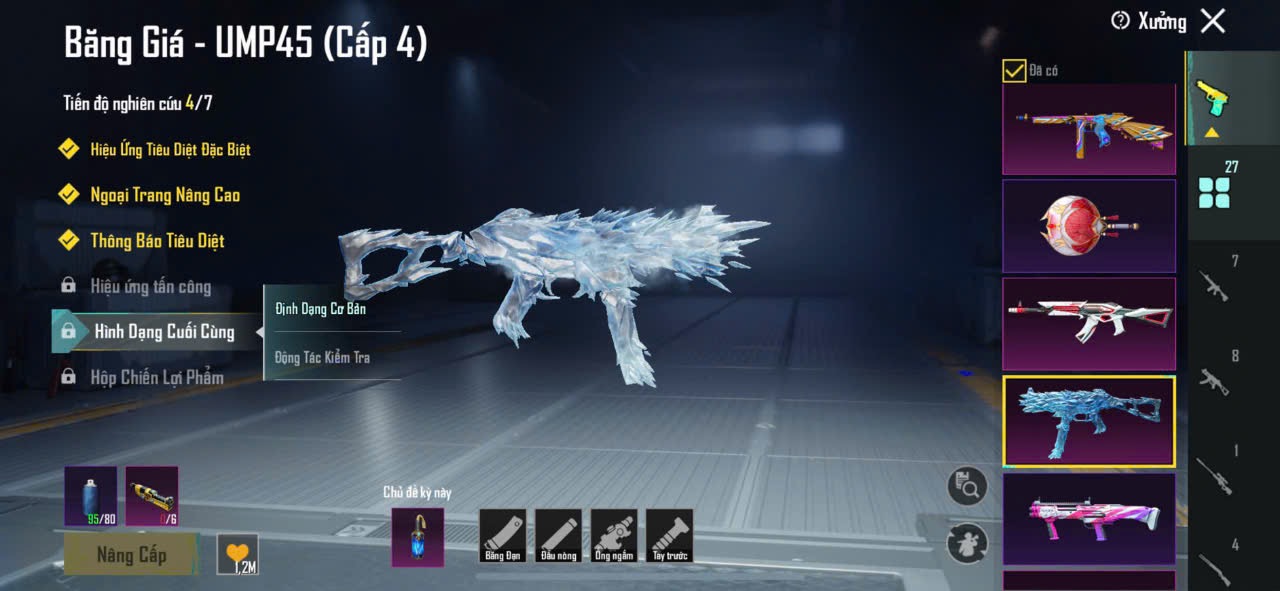Choose the Thông Báo Tiêu Diệt entry
Viewport: 1280px width, 591px height.
157,241
